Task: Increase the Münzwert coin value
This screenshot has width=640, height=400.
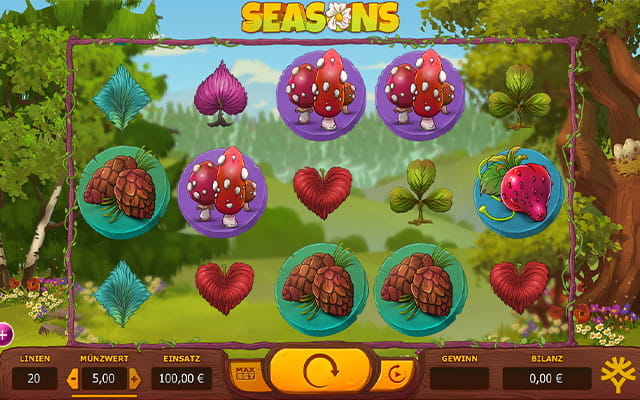Action: [x=135, y=378]
